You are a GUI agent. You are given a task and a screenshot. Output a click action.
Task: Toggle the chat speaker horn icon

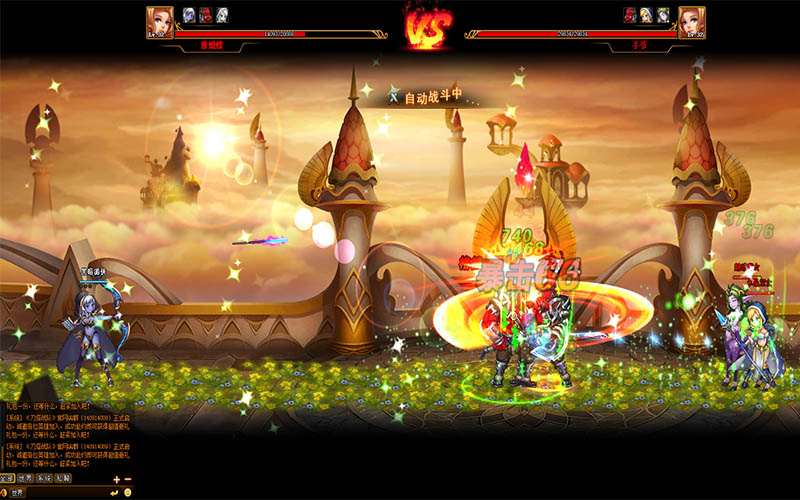(5, 492)
